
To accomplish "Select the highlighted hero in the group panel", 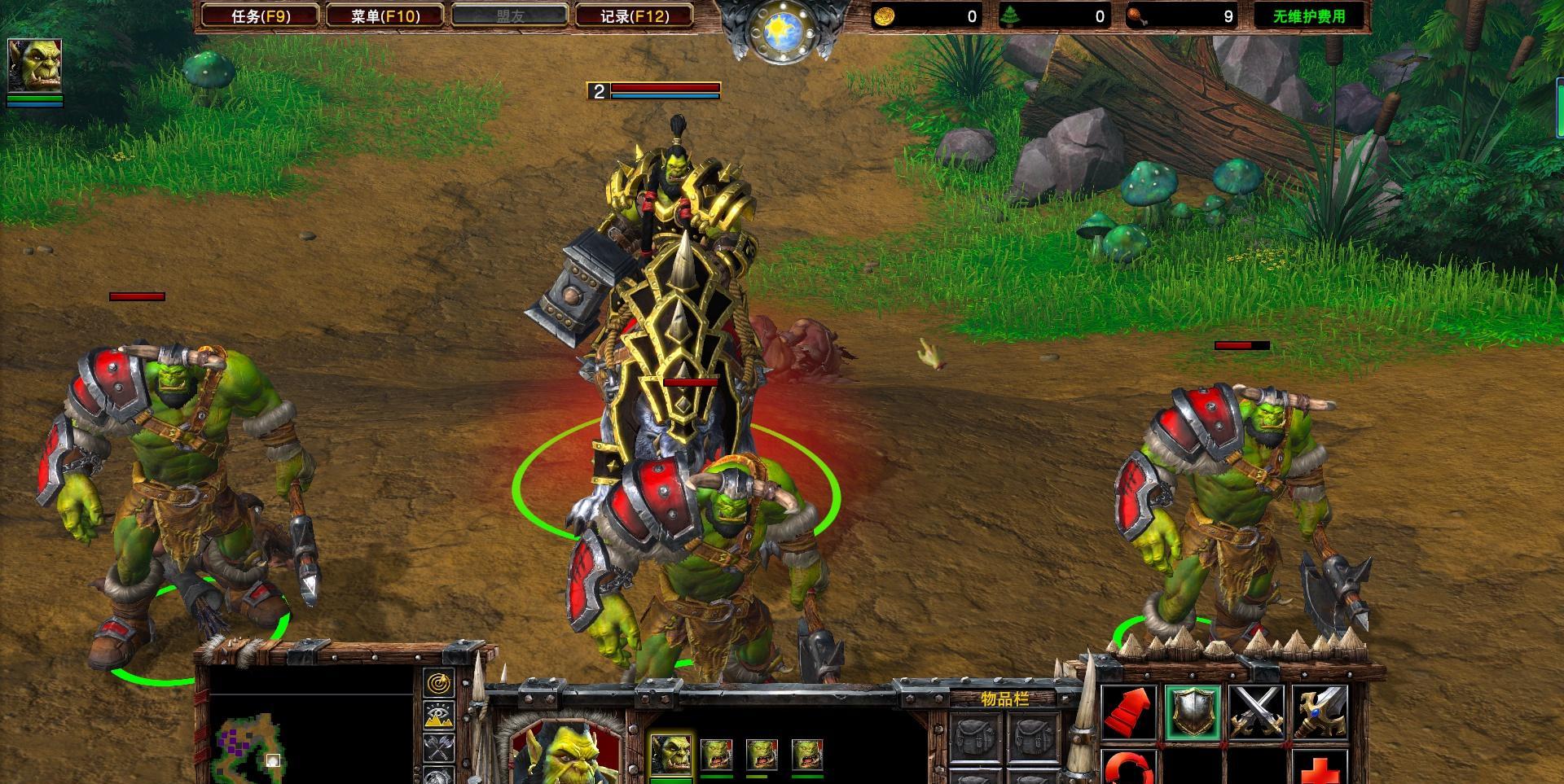I will (x=671, y=755).
